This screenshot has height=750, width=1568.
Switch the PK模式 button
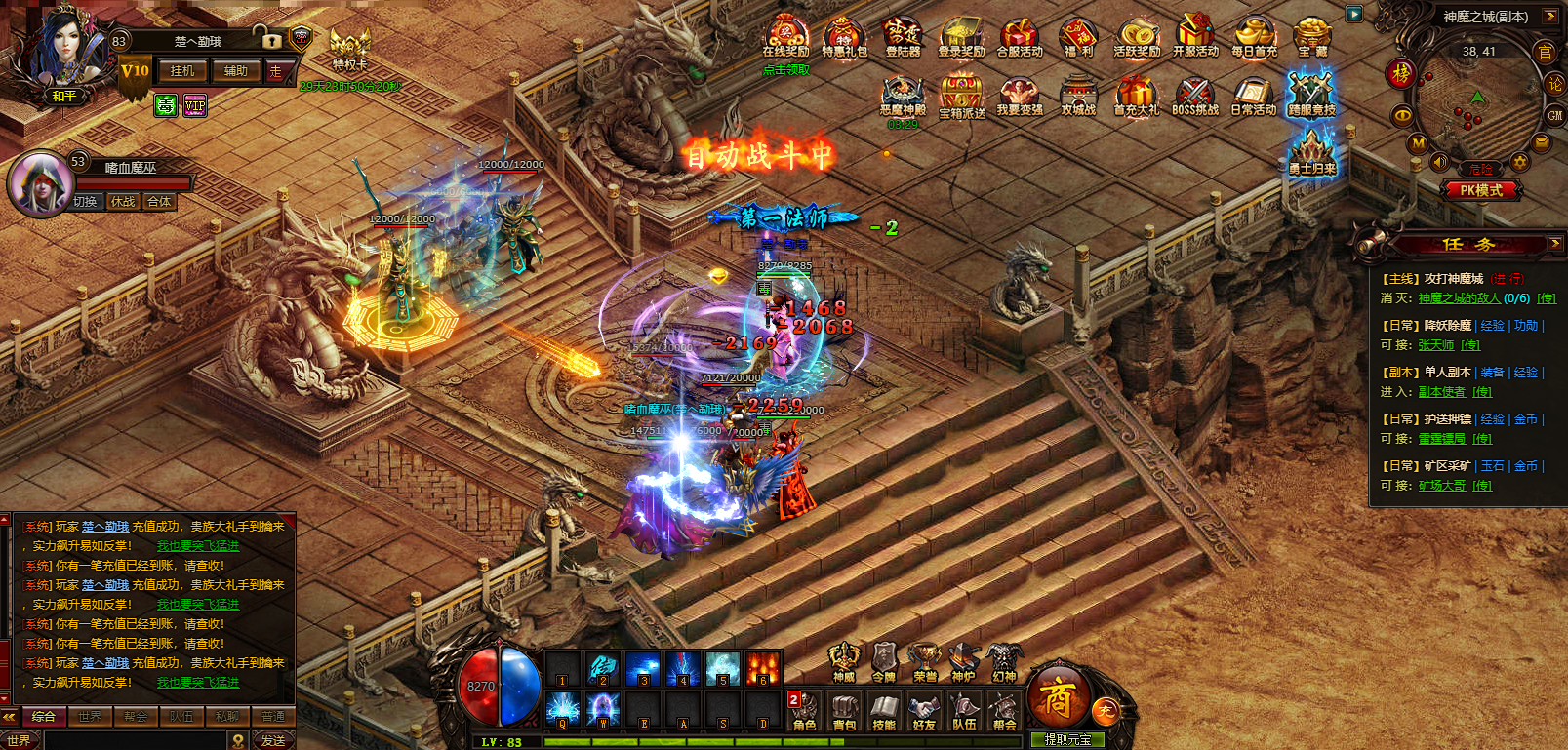tap(1480, 190)
